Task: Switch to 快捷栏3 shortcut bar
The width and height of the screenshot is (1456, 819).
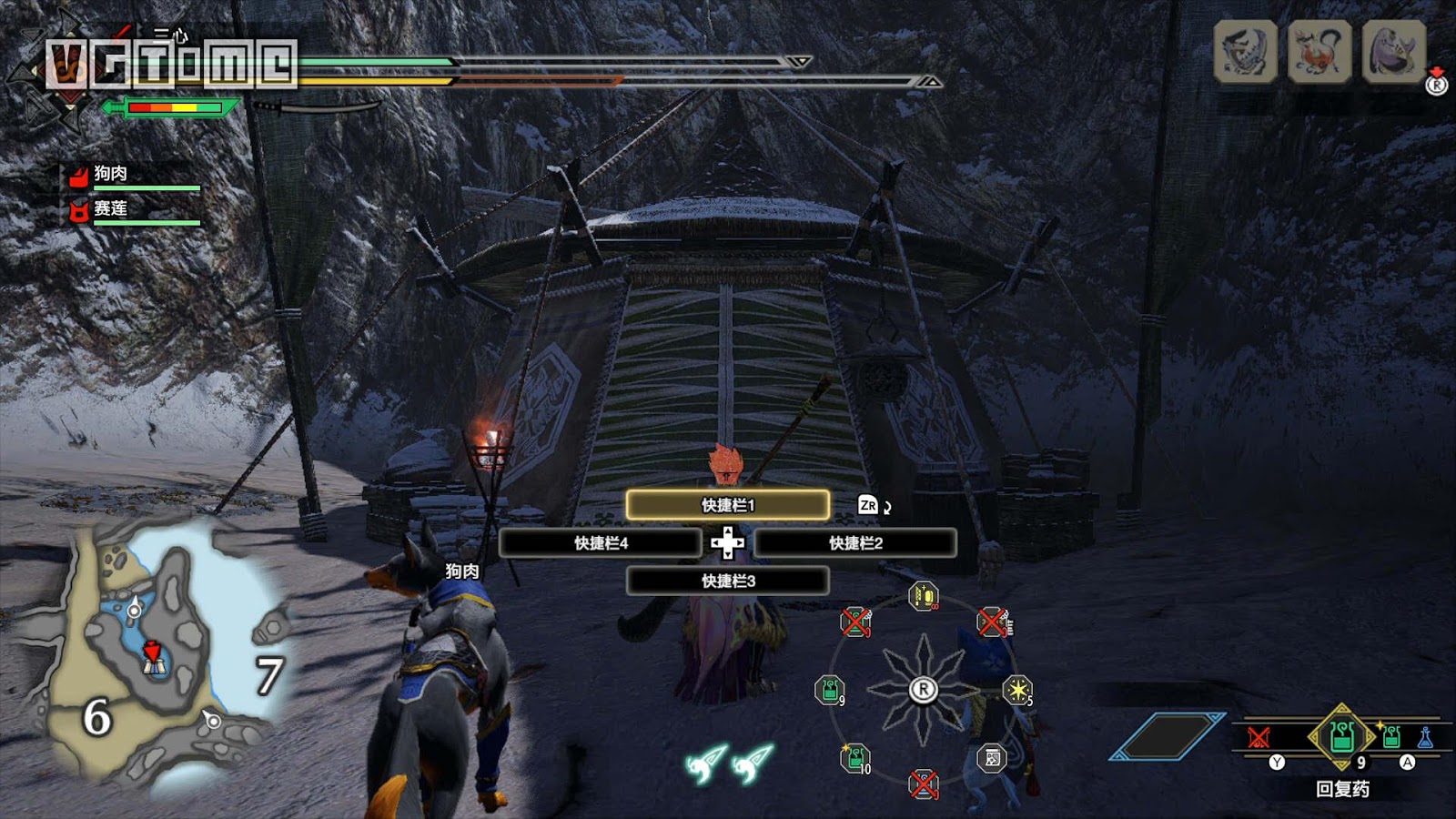Action: point(727,581)
